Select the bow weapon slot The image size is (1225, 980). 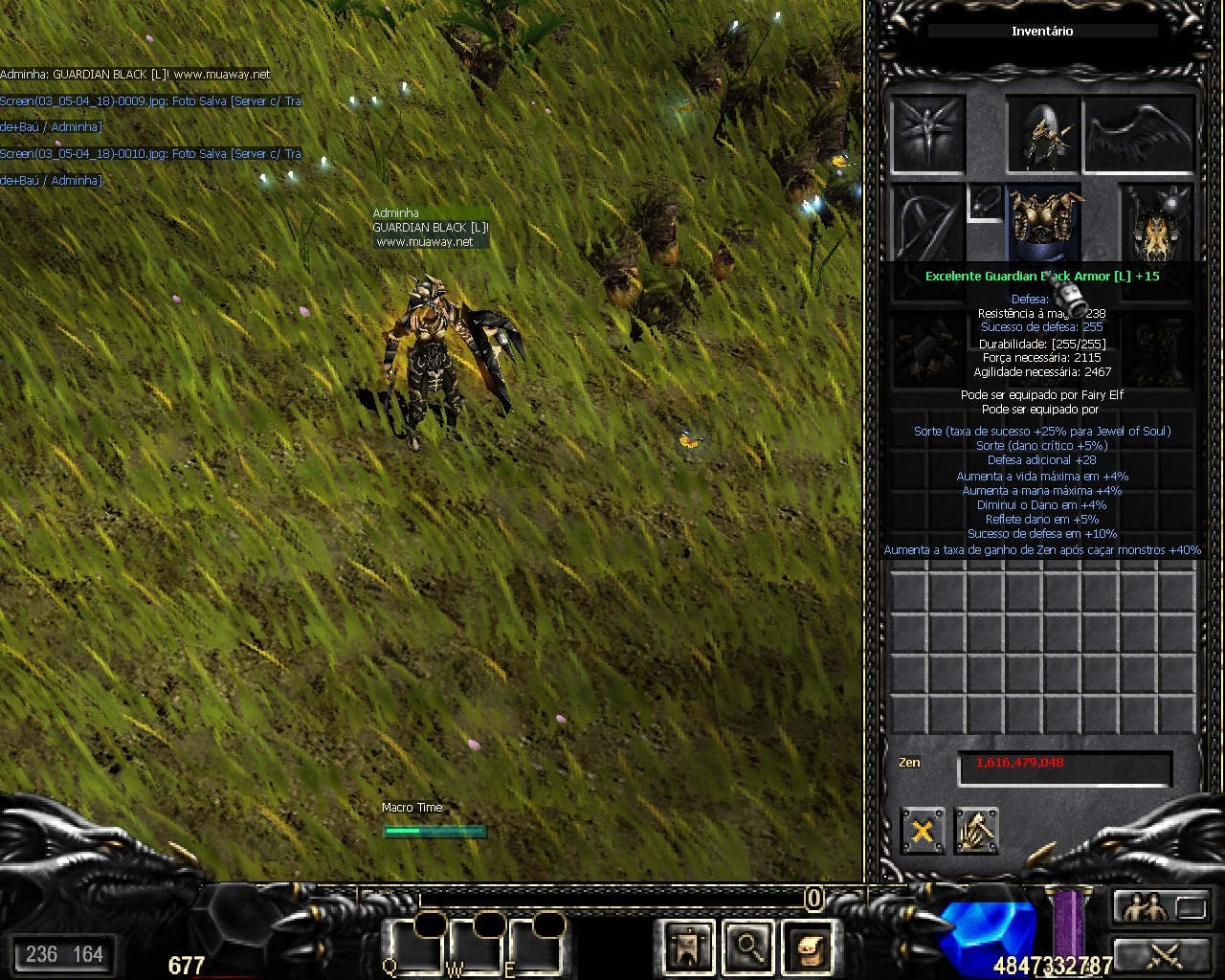coord(926,225)
